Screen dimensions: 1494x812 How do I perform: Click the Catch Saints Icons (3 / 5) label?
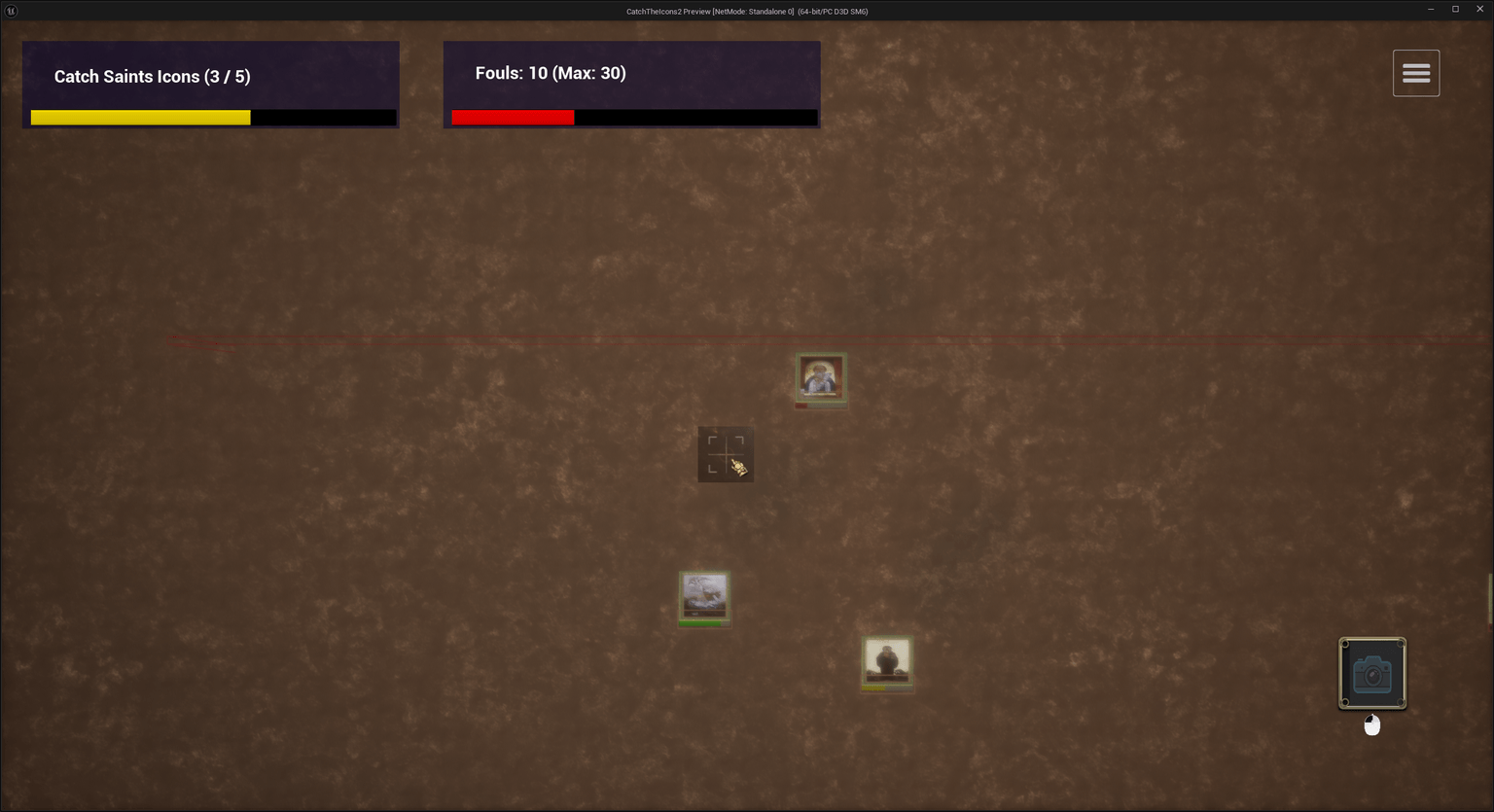pos(152,76)
